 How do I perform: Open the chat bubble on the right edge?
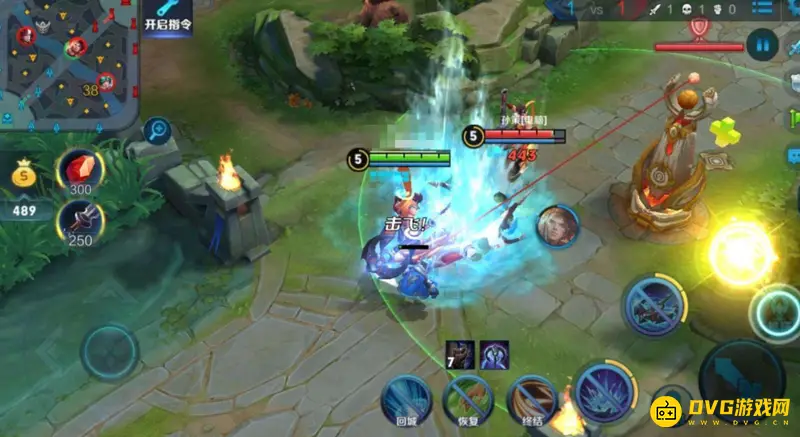coord(792,155)
